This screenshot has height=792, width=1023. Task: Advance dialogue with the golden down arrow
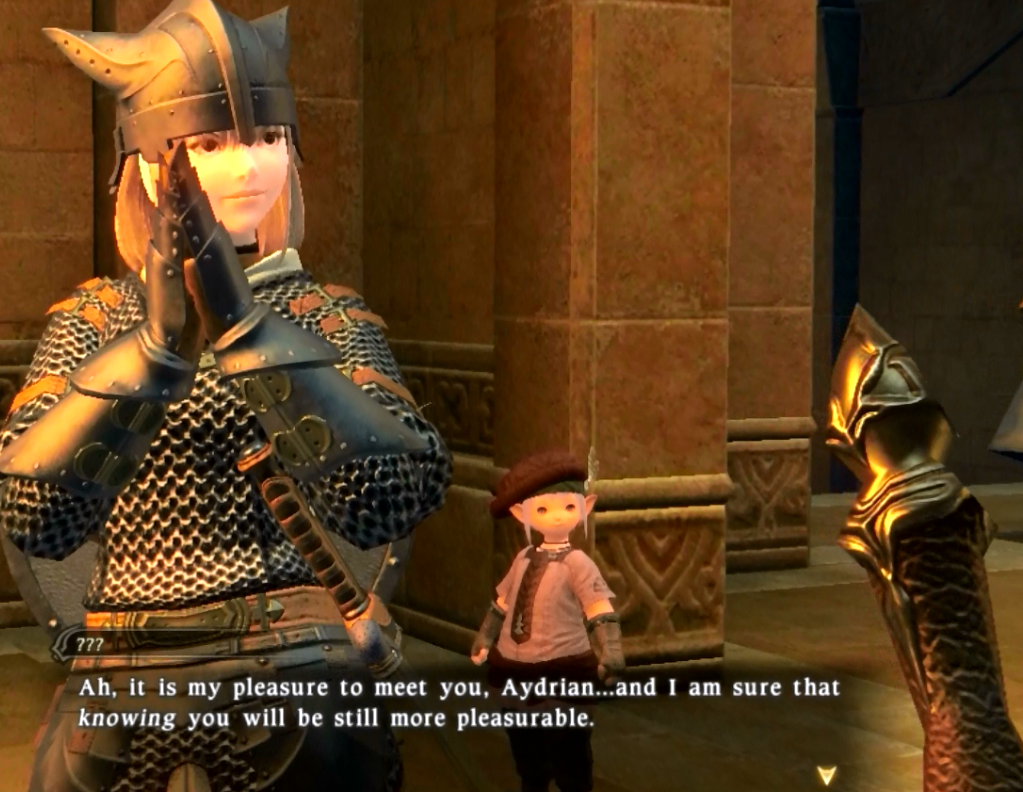coord(826,774)
